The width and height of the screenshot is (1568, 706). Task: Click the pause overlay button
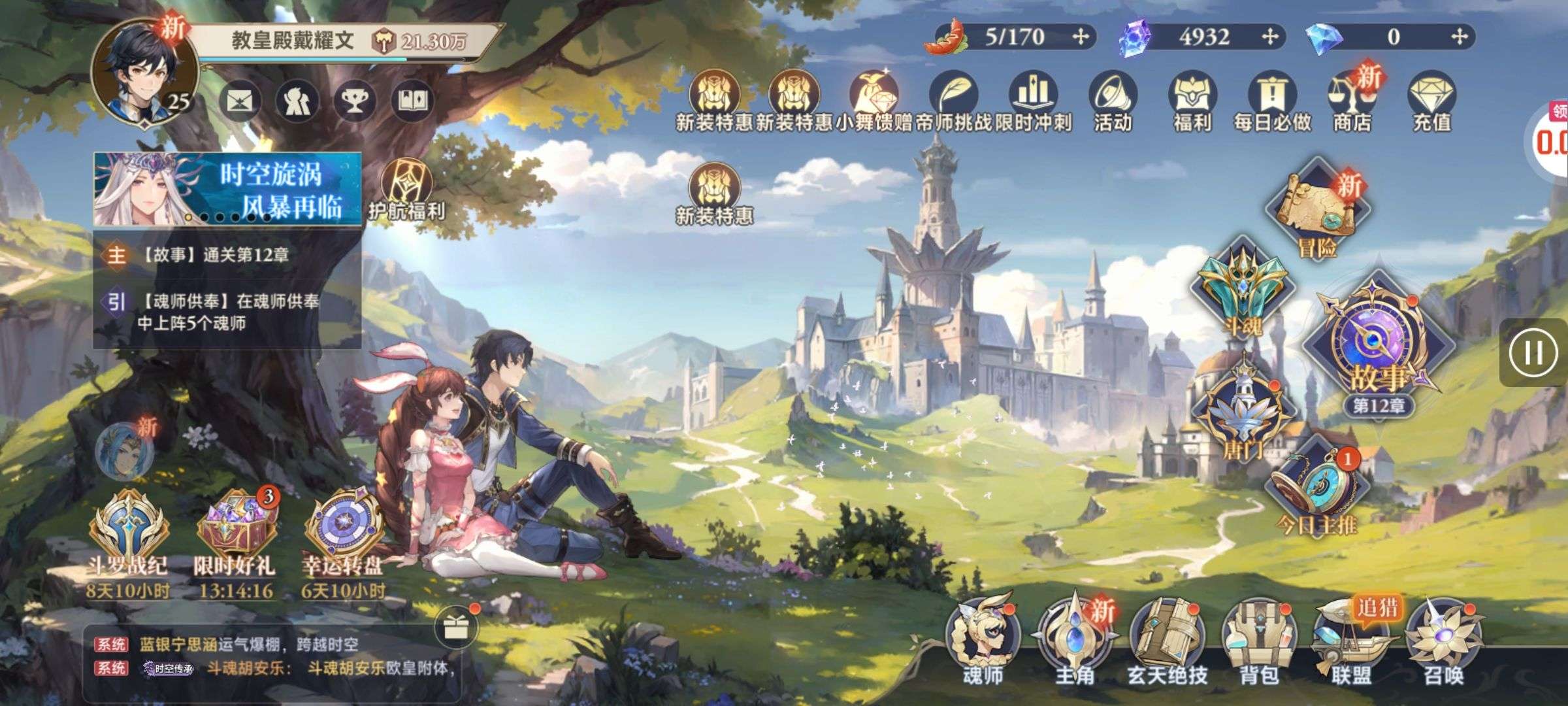[1533, 353]
